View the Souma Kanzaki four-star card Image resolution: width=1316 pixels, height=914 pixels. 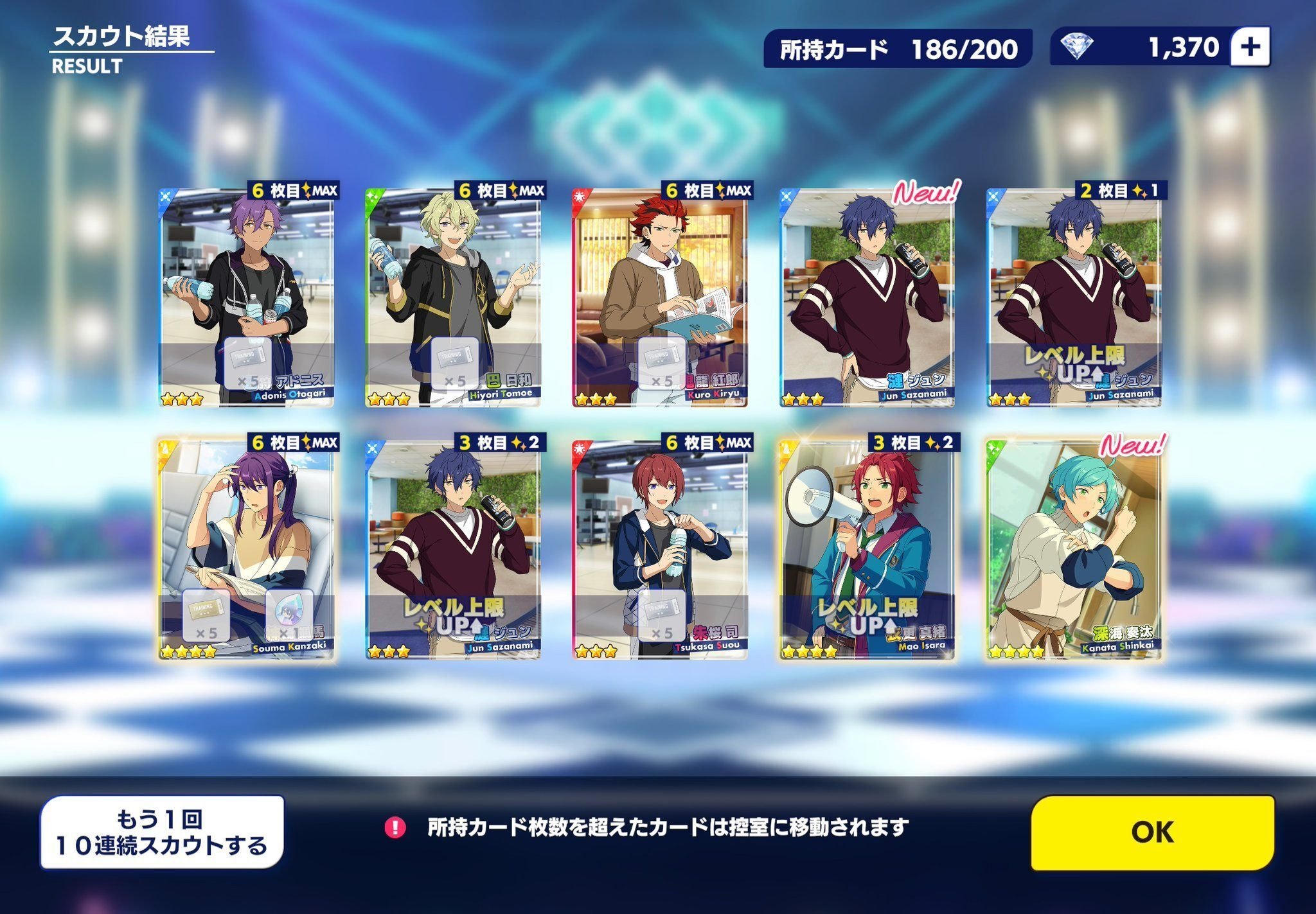click(247, 549)
